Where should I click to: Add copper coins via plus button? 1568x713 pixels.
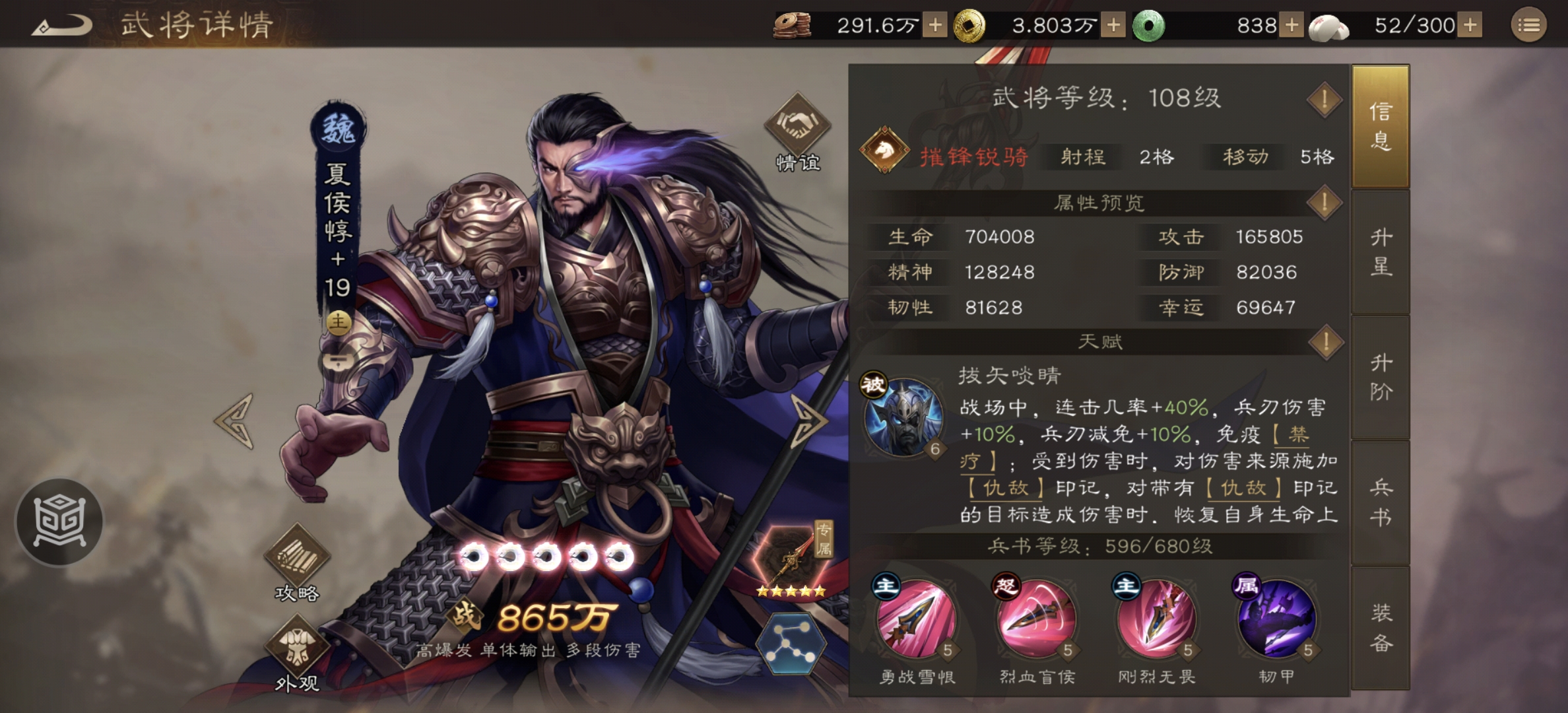[935, 25]
